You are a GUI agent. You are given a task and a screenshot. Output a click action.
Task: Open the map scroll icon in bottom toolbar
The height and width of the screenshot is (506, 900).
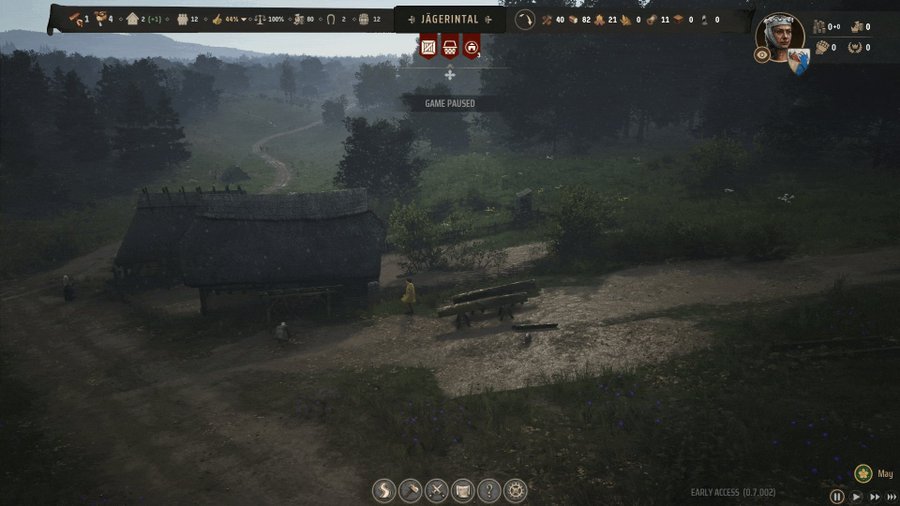pos(462,491)
